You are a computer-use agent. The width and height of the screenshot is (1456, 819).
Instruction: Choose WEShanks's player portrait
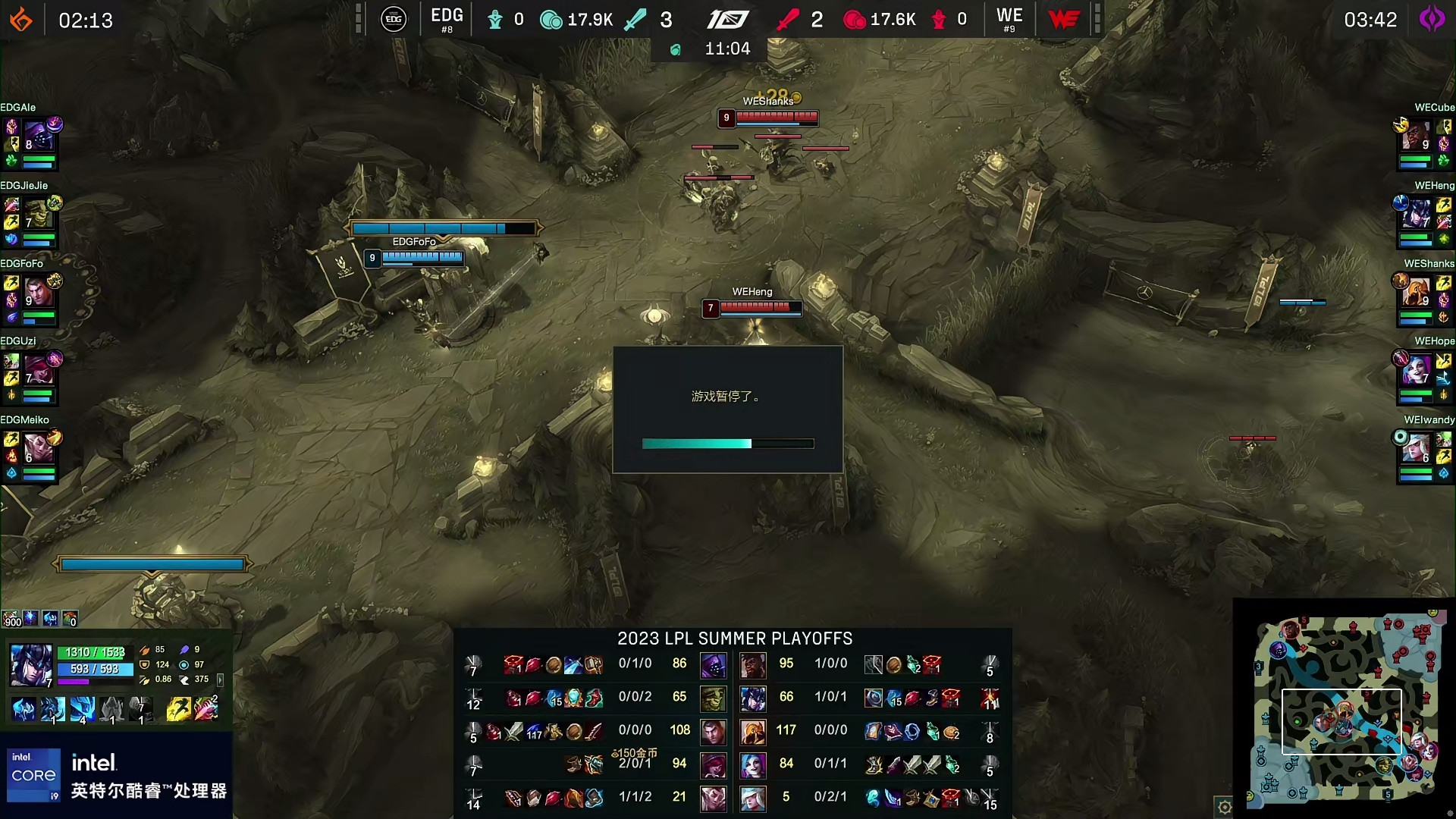pos(1415,293)
